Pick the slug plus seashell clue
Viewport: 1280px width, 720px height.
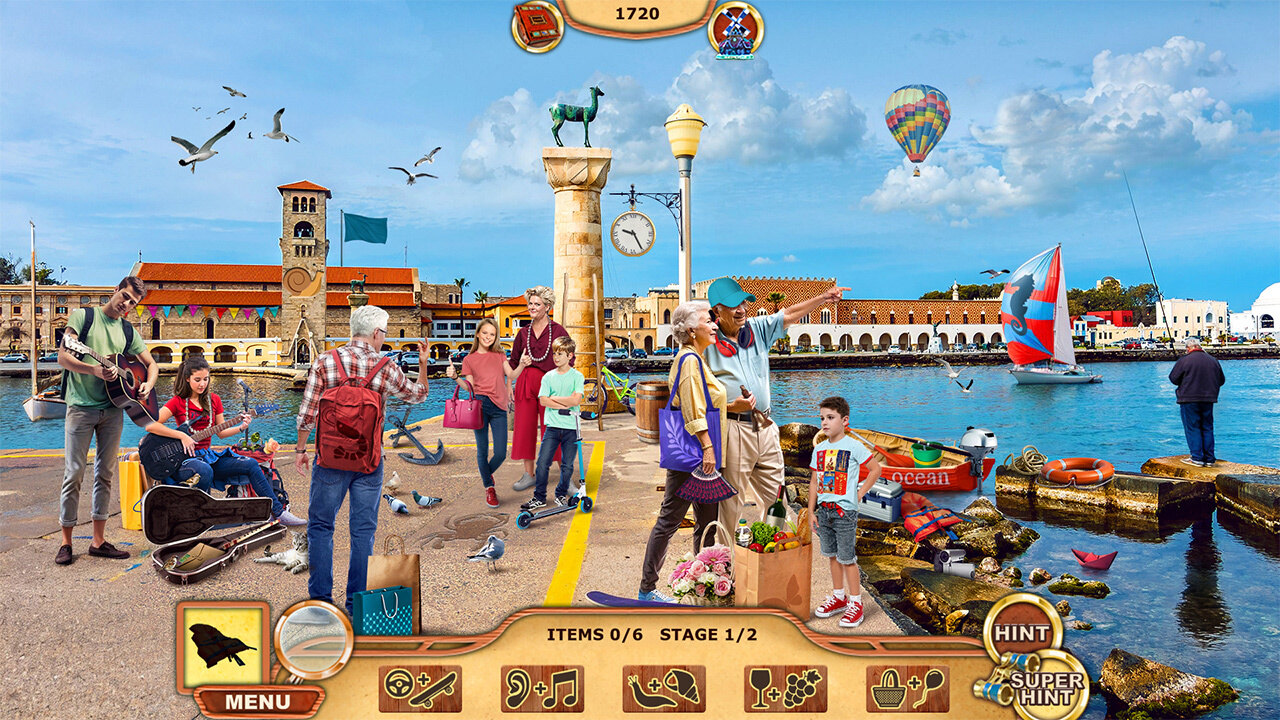pyautogui.click(x=664, y=689)
